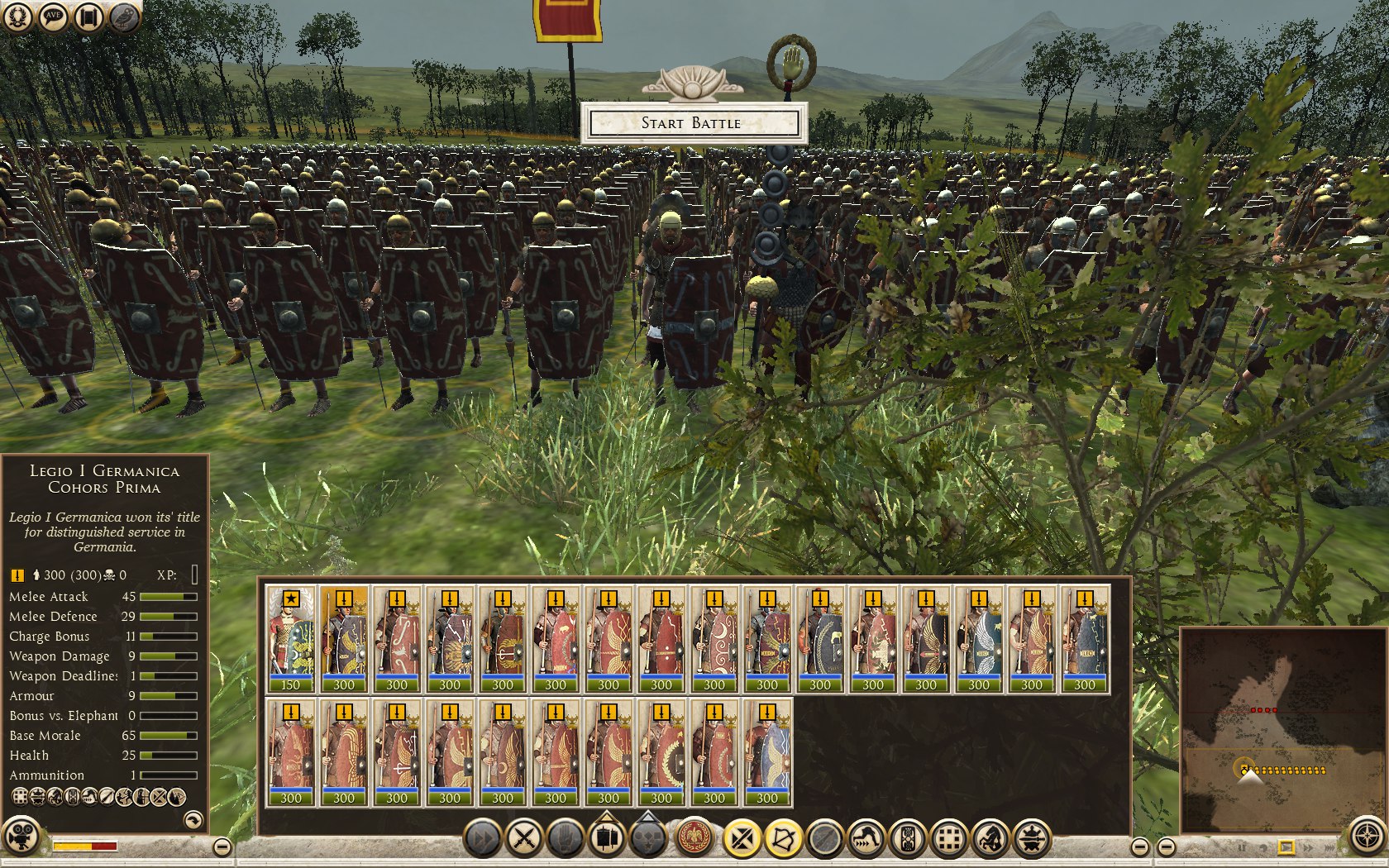Click the Start Battle button

(692, 123)
